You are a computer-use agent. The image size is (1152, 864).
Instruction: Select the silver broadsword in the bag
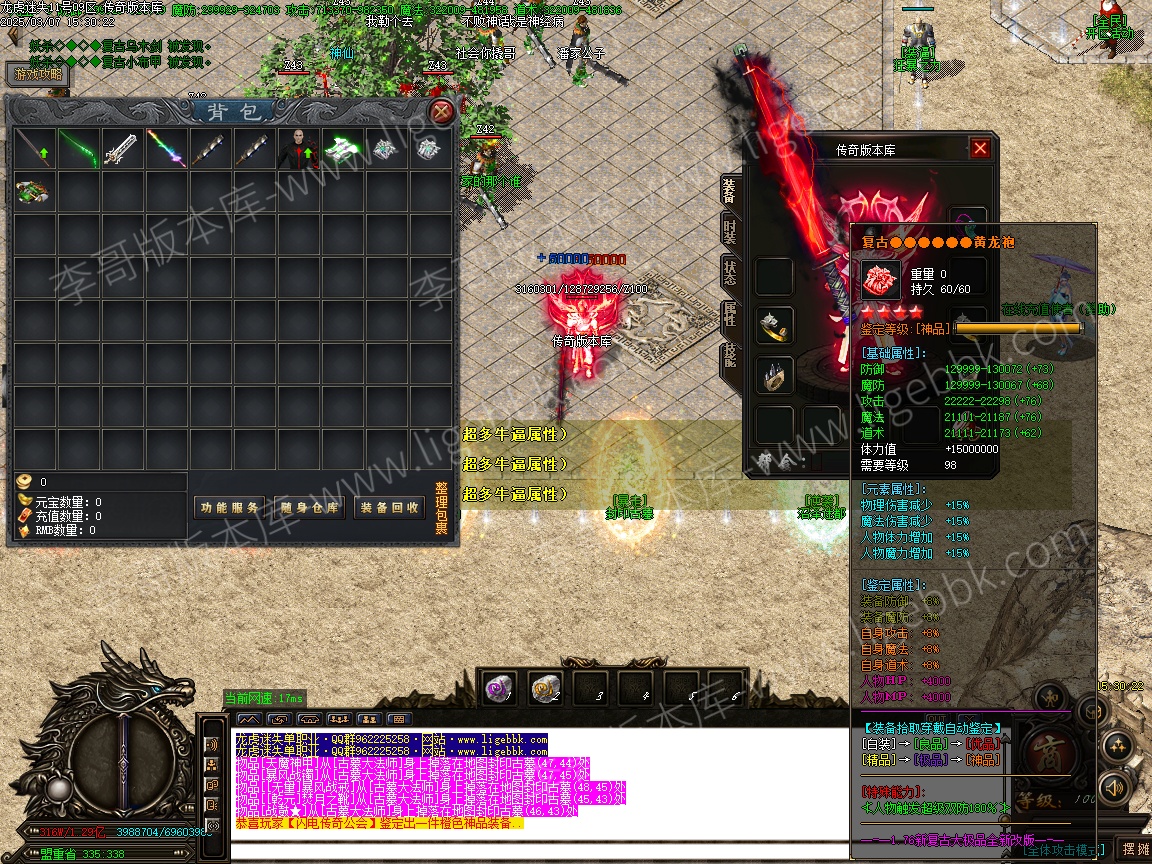(122, 149)
